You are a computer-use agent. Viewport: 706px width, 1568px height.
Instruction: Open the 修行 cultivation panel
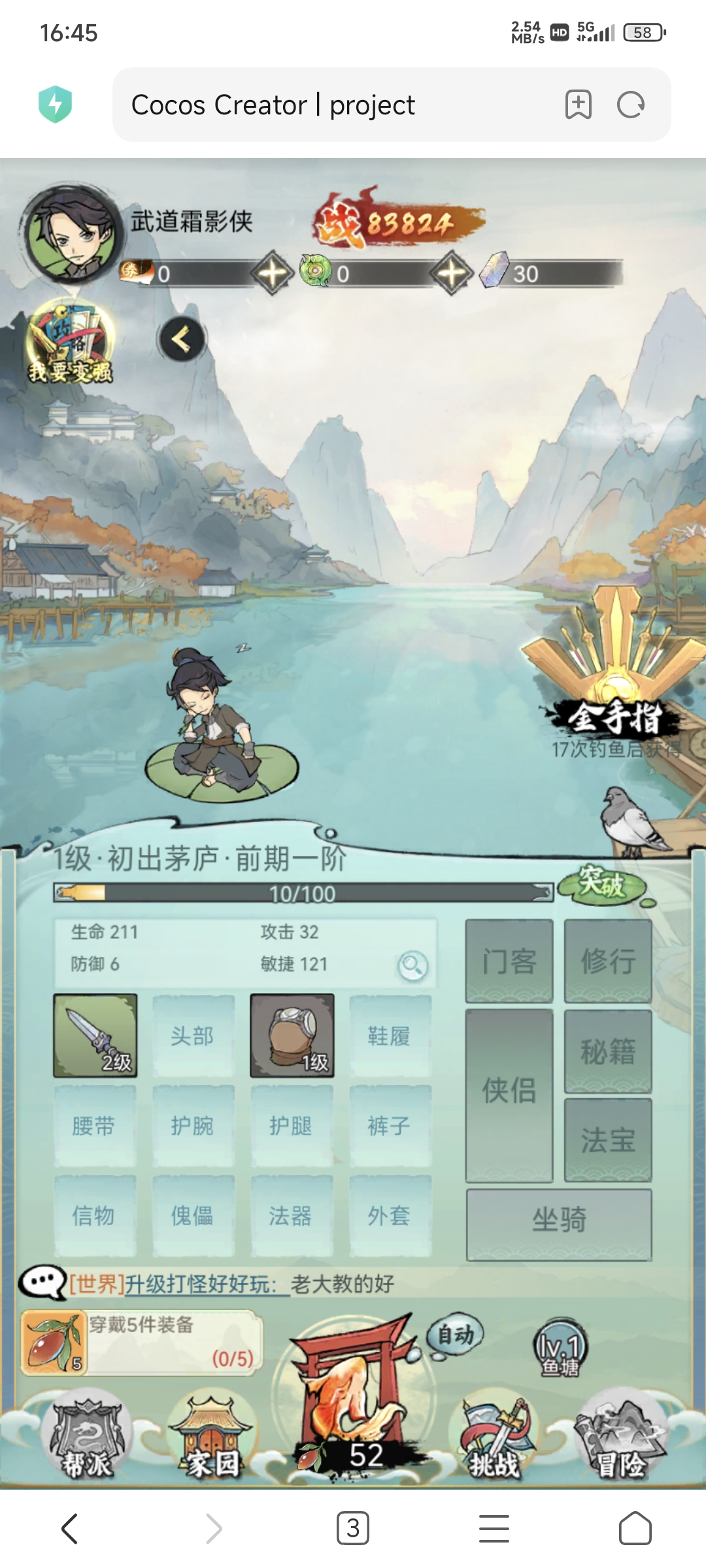(608, 961)
